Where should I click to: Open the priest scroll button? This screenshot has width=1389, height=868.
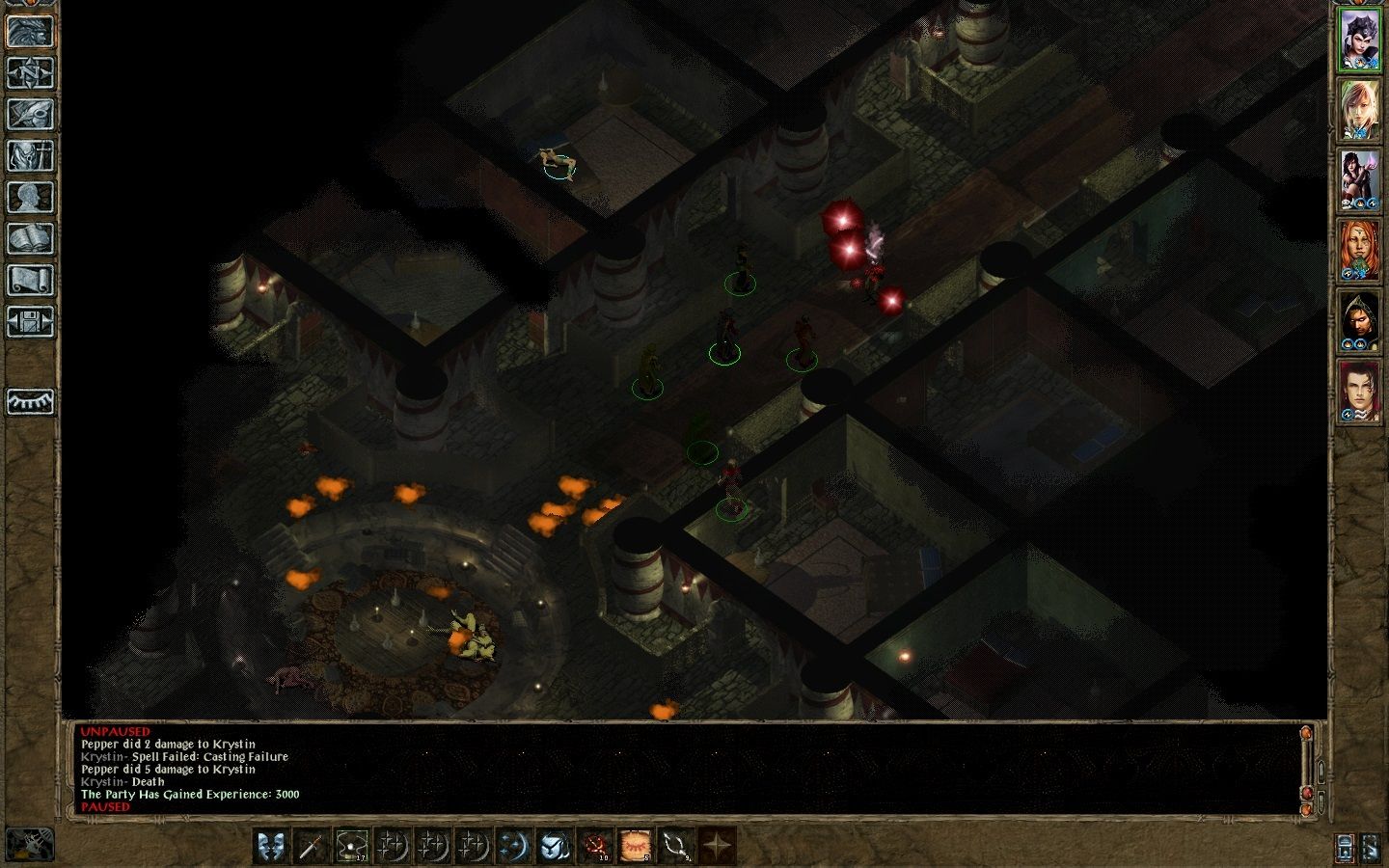click(x=30, y=281)
